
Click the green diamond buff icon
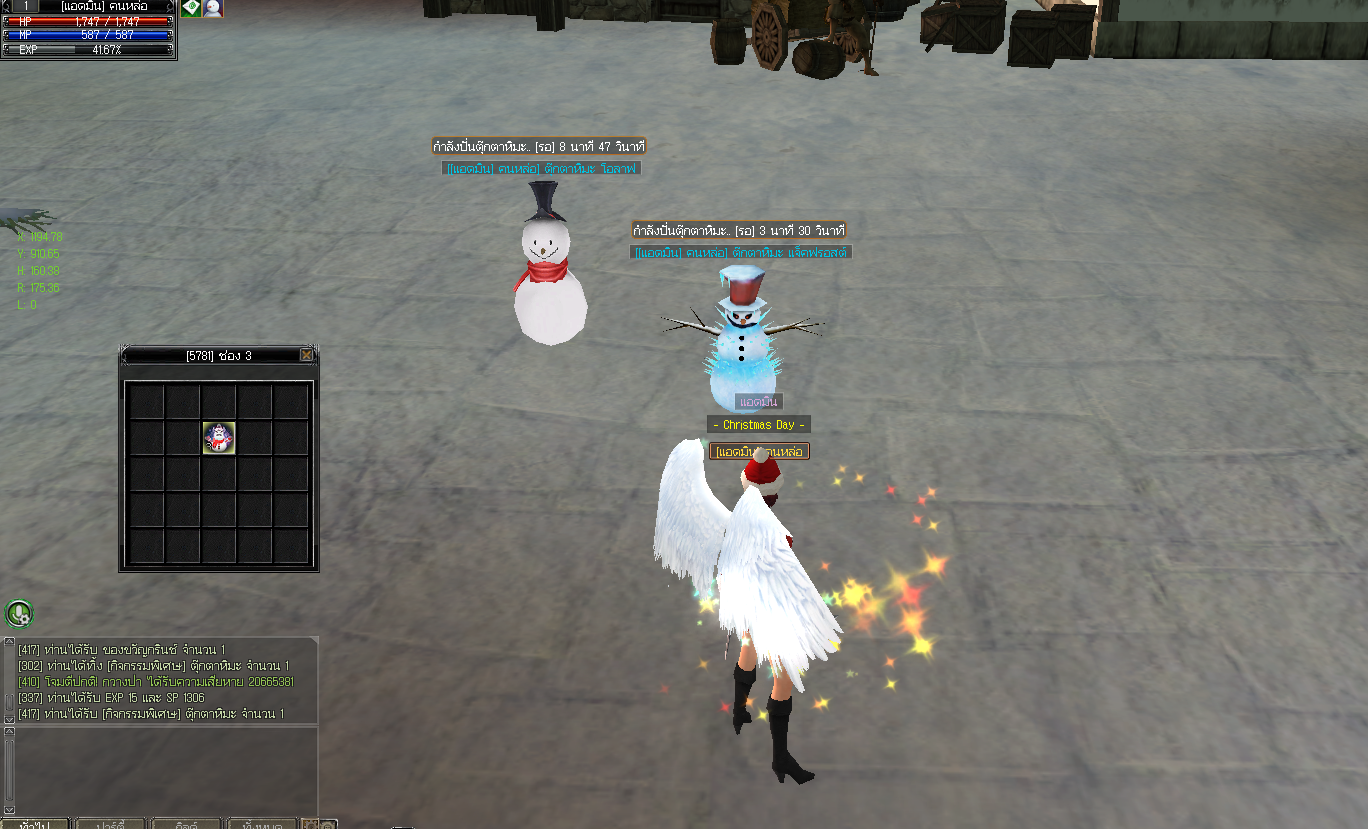click(191, 8)
